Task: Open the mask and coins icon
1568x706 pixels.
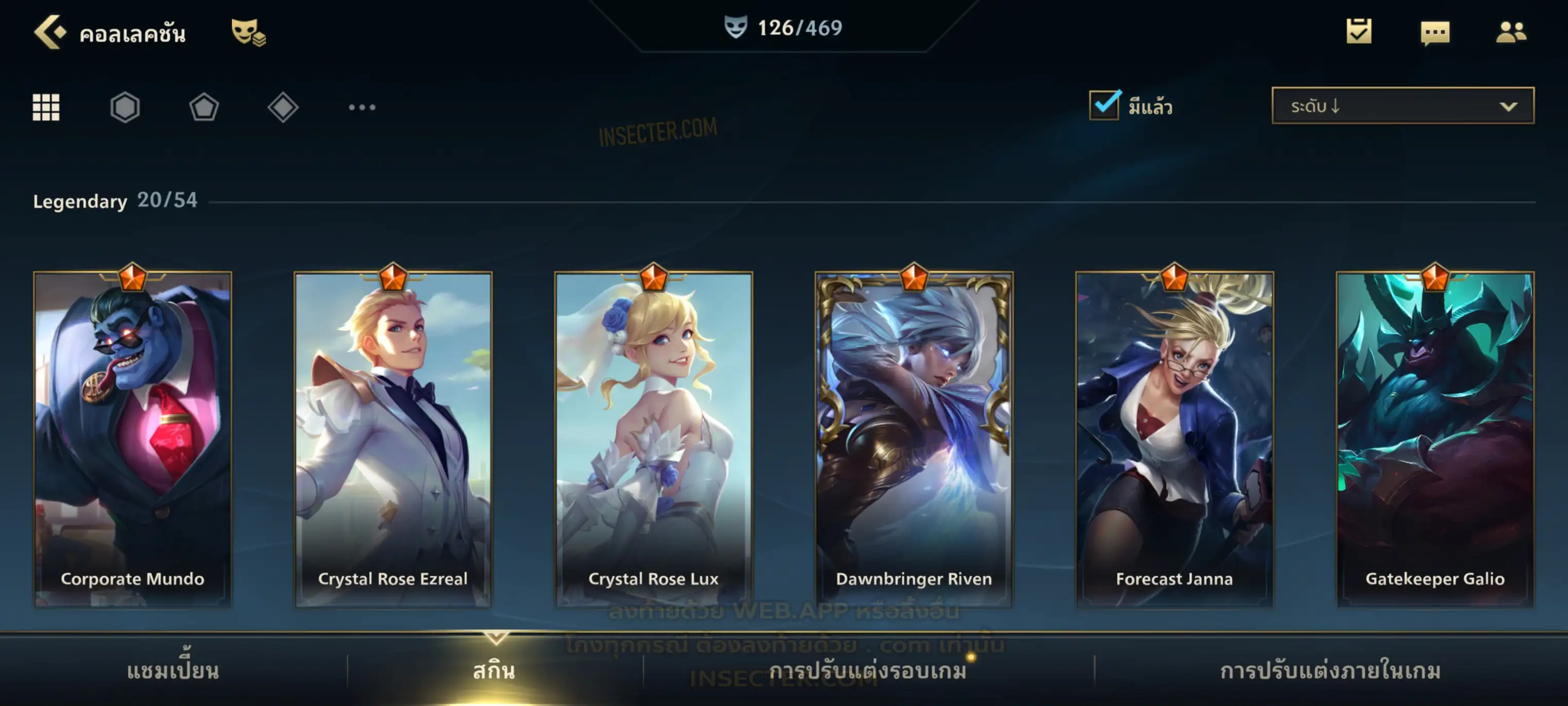Action: [248, 32]
